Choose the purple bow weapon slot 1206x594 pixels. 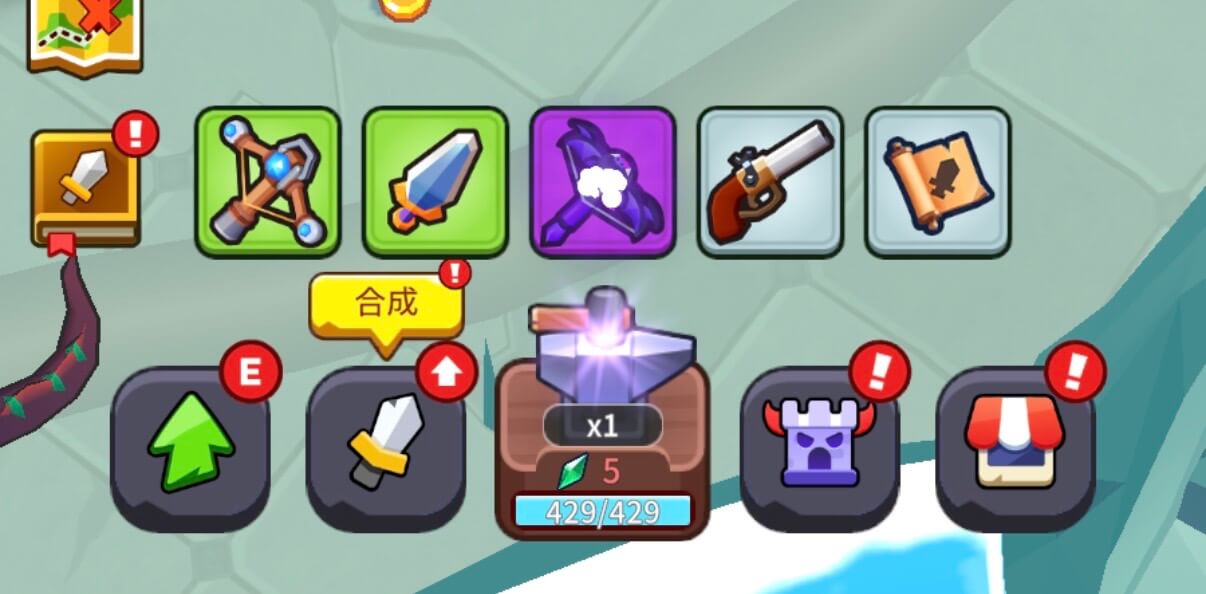[603, 182]
